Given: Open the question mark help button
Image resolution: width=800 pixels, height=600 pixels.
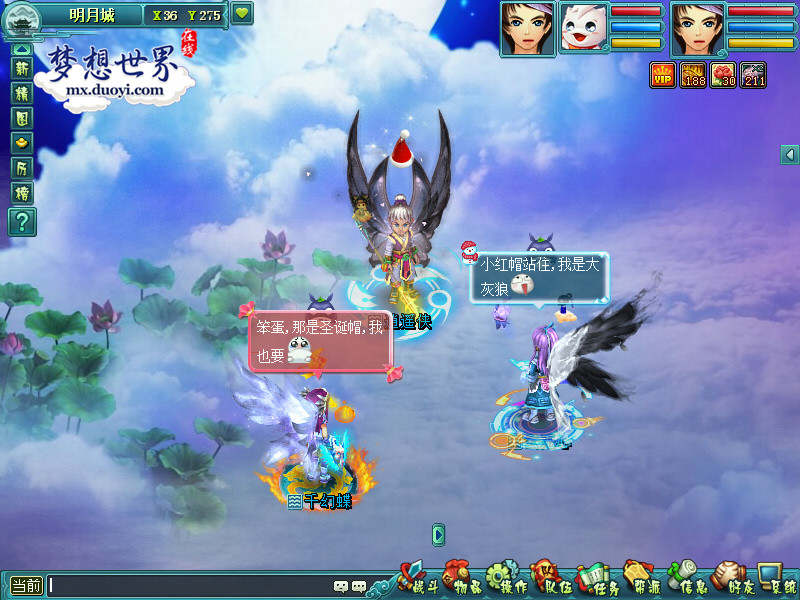Looking at the screenshot, I should (x=22, y=221).
